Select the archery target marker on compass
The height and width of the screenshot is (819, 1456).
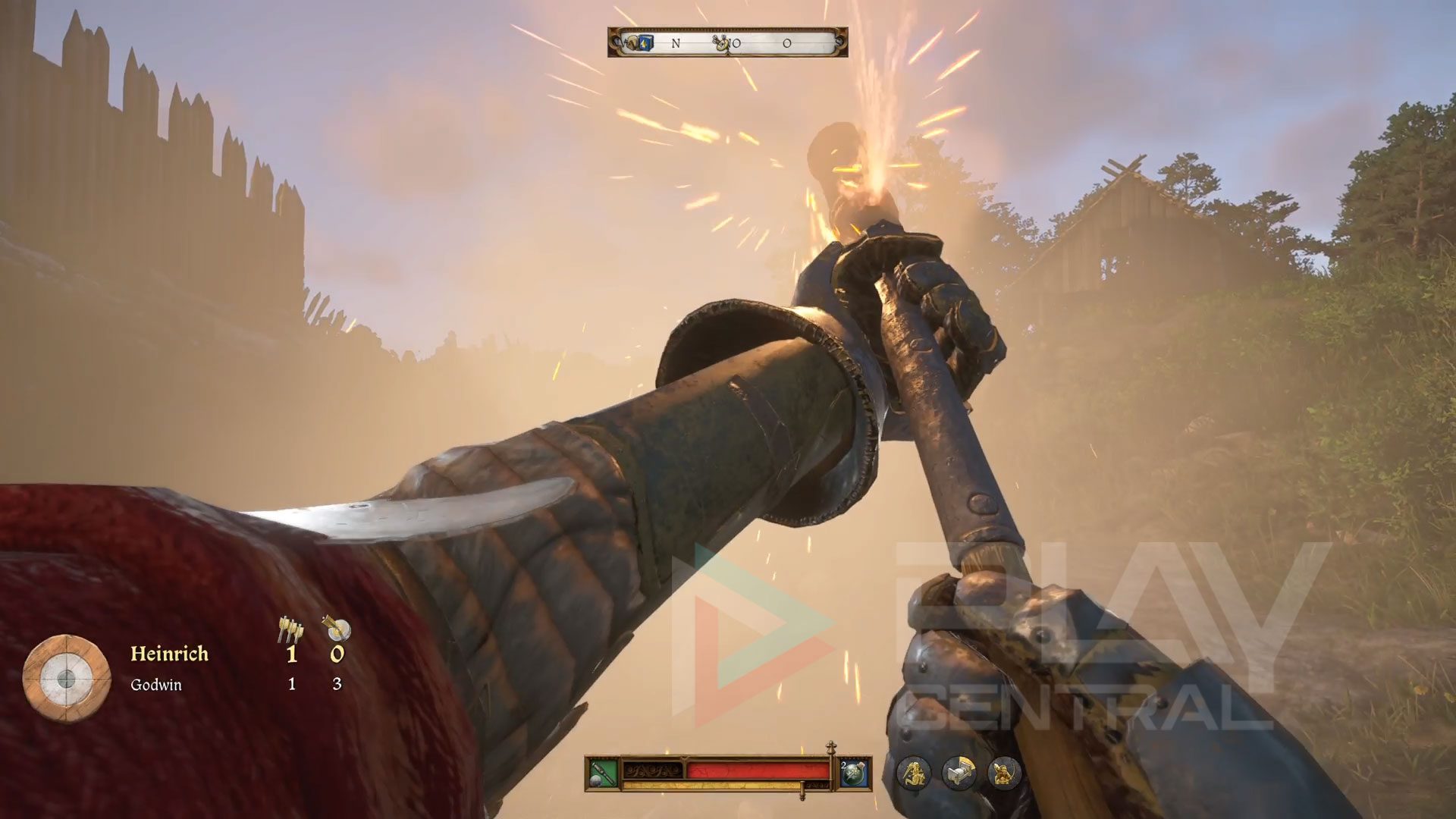tap(723, 43)
